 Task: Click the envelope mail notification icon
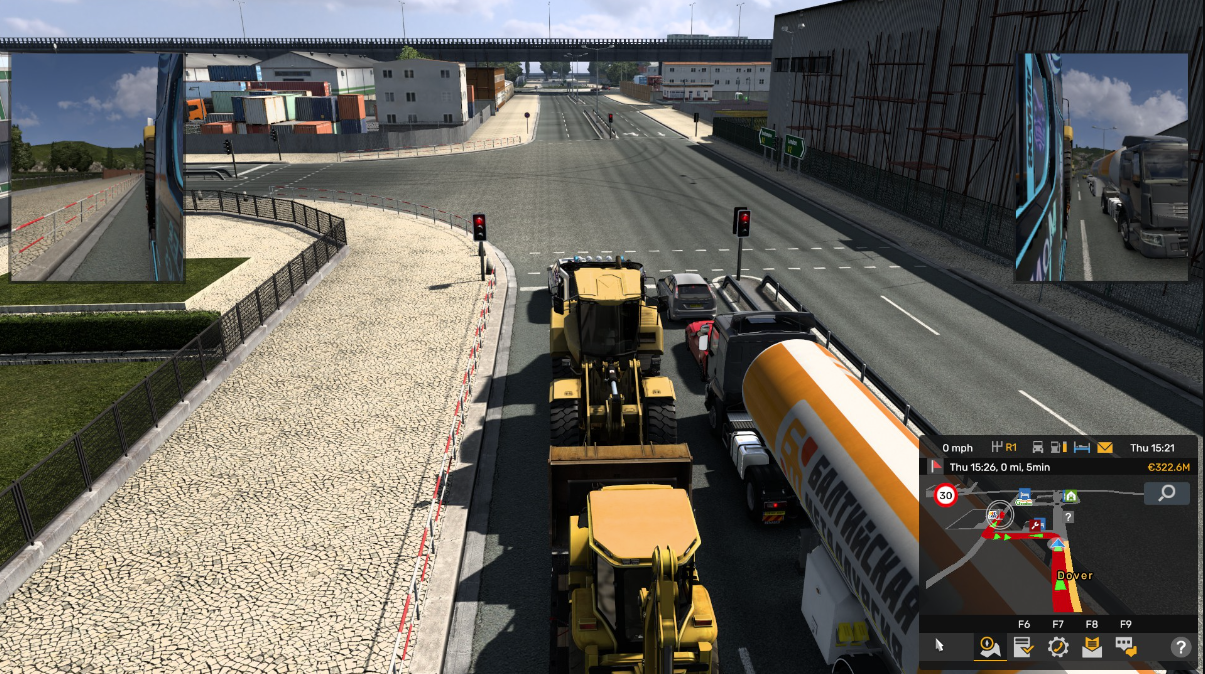[1105, 448]
